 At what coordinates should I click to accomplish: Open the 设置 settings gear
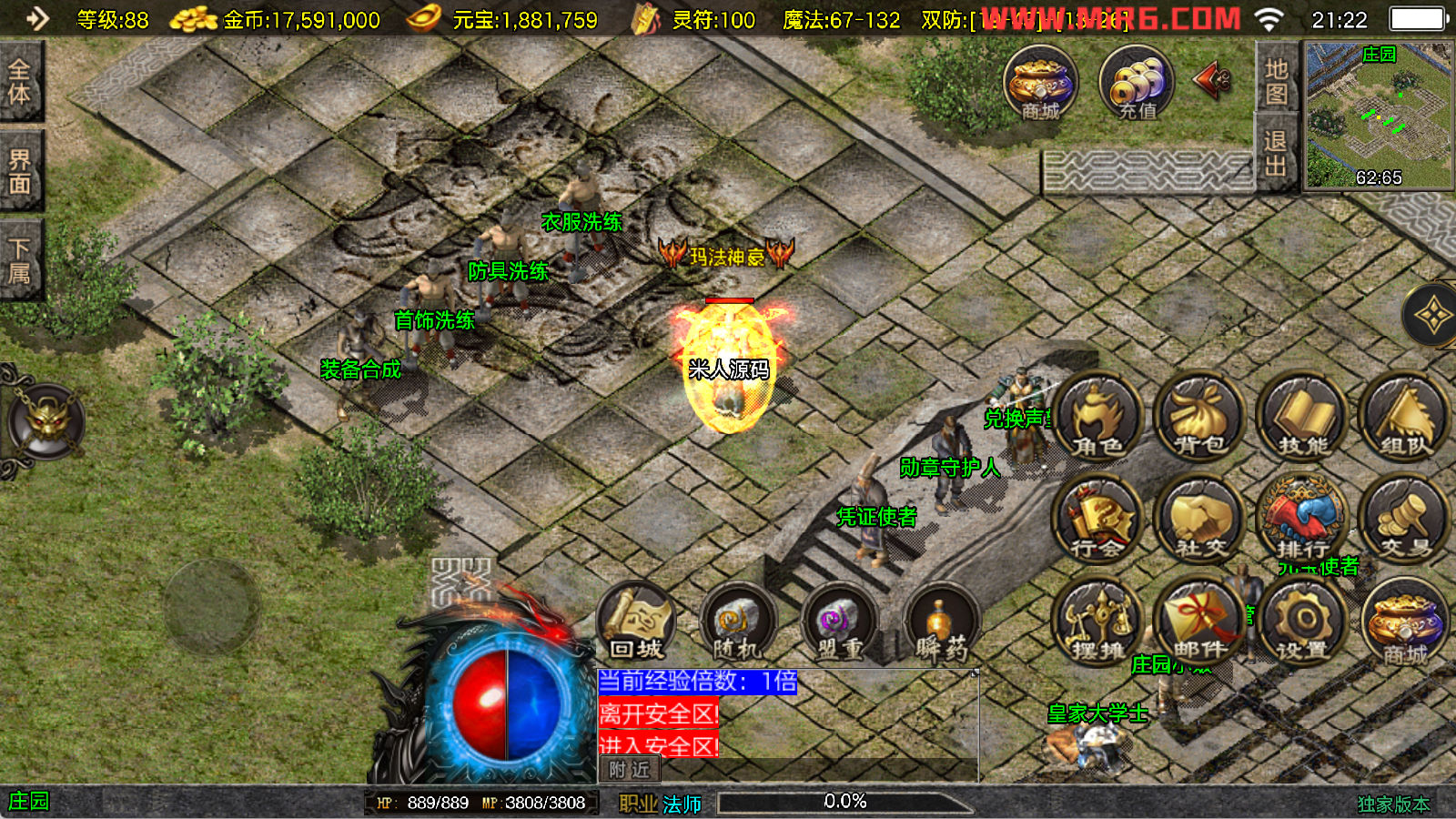pos(1302,623)
